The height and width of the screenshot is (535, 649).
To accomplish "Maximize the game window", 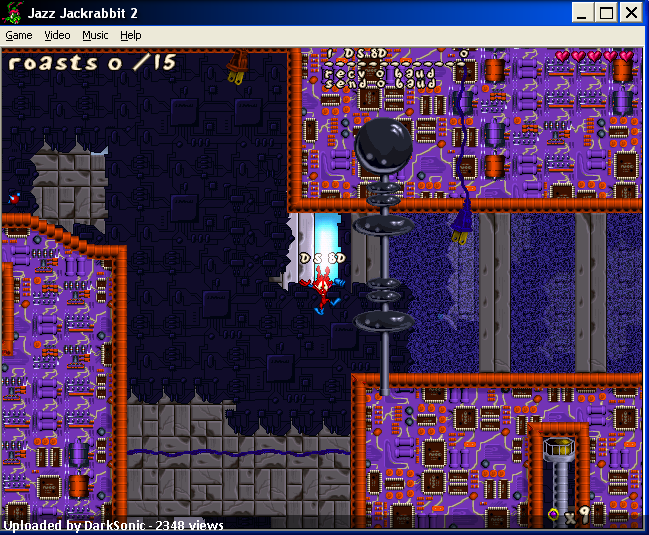I will pos(607,12).
